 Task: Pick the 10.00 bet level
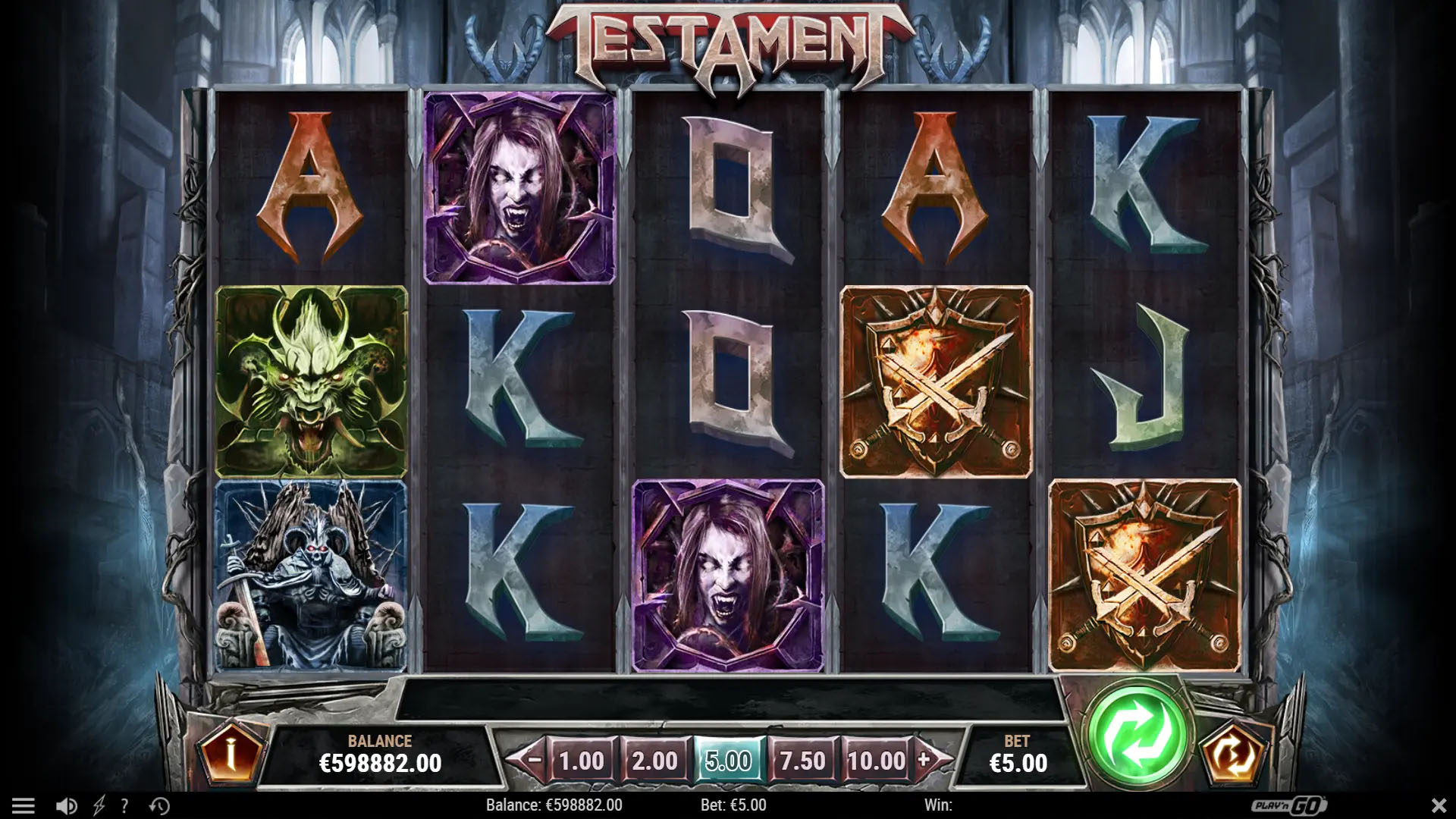point(876,761)
